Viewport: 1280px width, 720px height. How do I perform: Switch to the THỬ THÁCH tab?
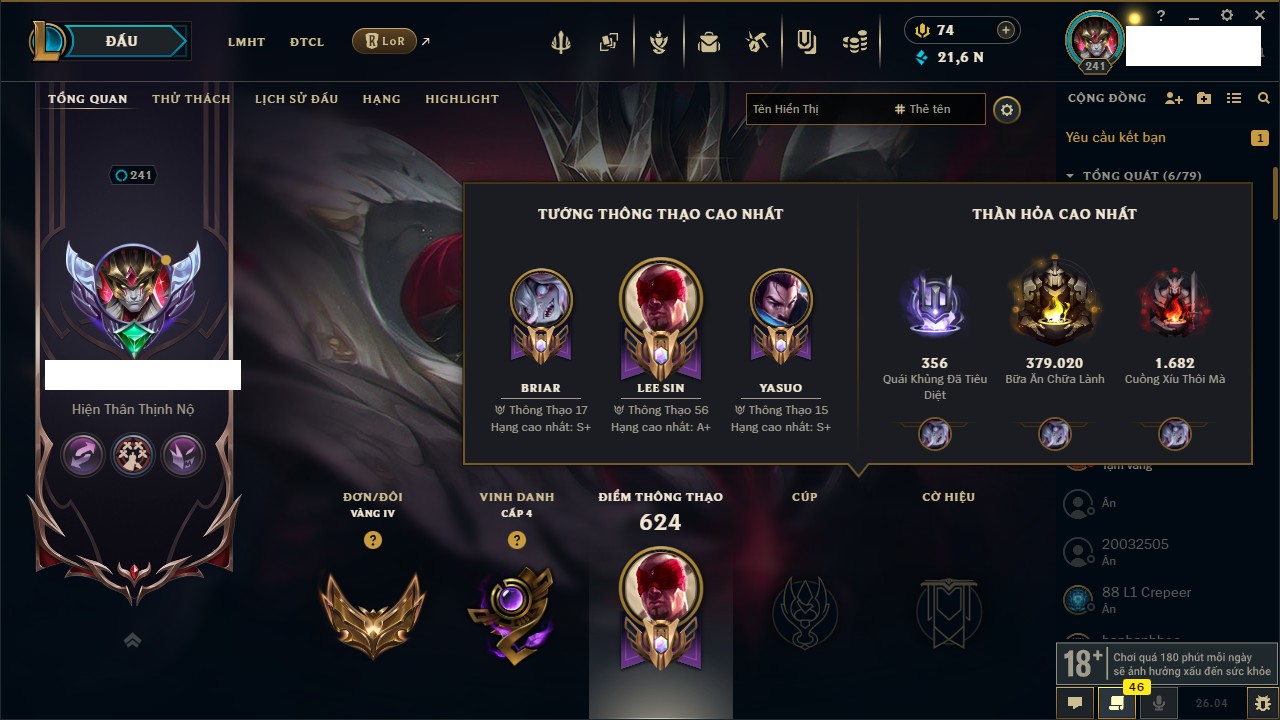[191, 99]
